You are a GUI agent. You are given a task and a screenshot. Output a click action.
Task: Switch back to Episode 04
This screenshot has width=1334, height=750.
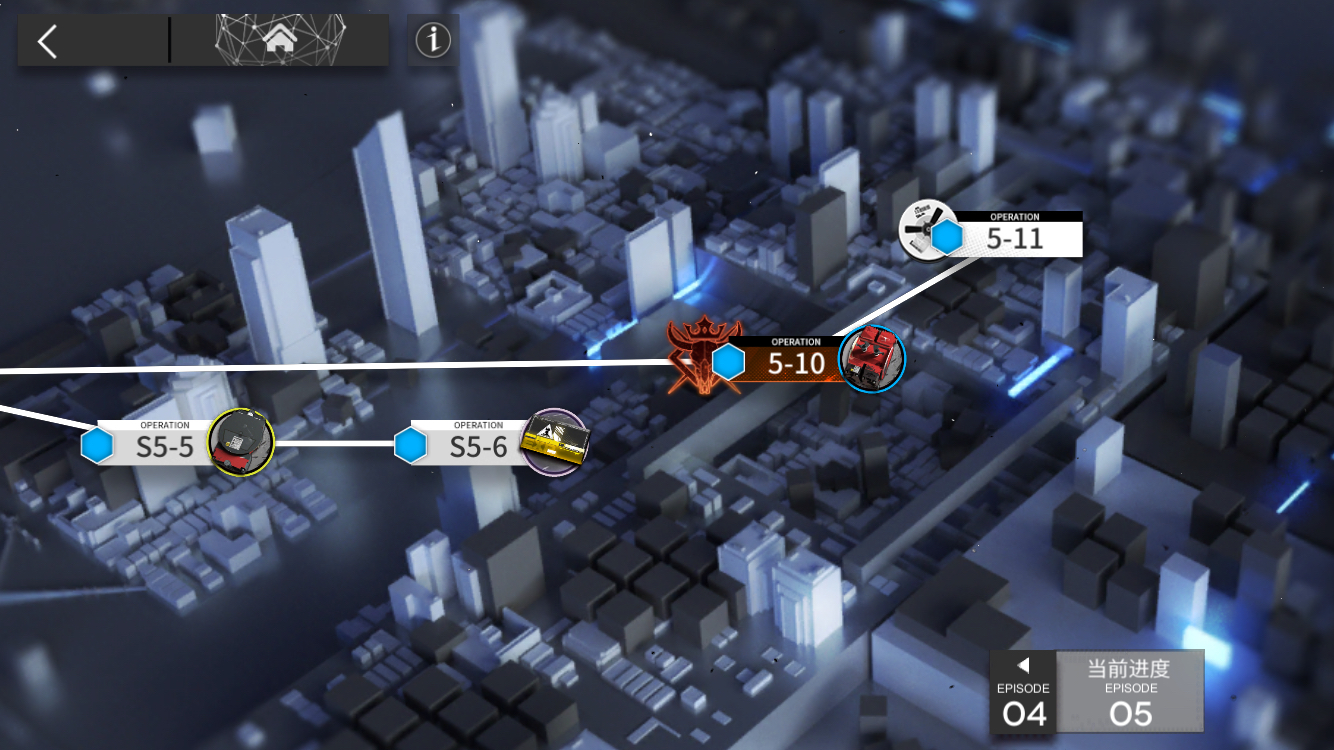(1023, 692)
